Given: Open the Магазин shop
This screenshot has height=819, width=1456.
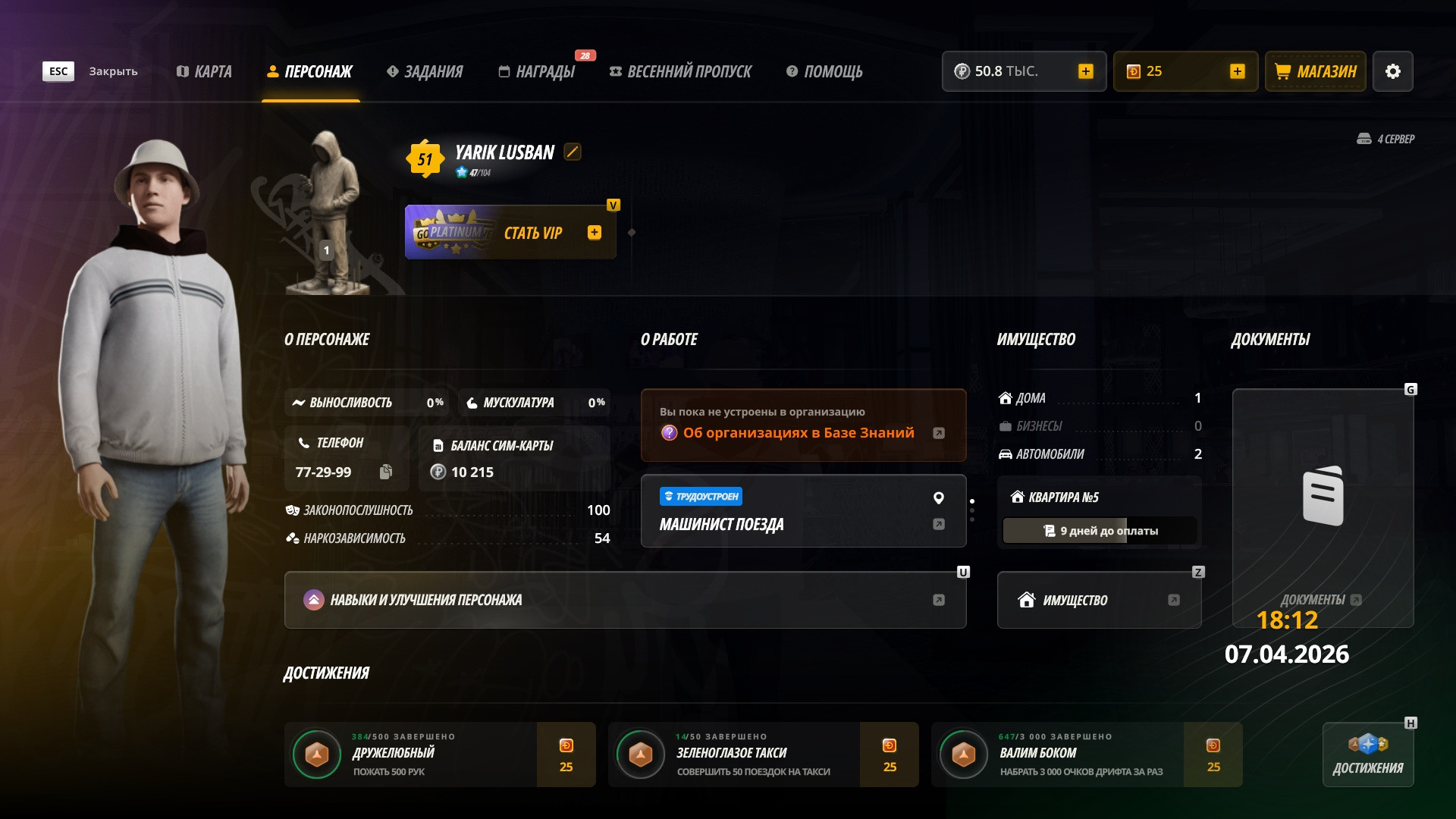Looking at the screenshot, I should [1316, 71].
